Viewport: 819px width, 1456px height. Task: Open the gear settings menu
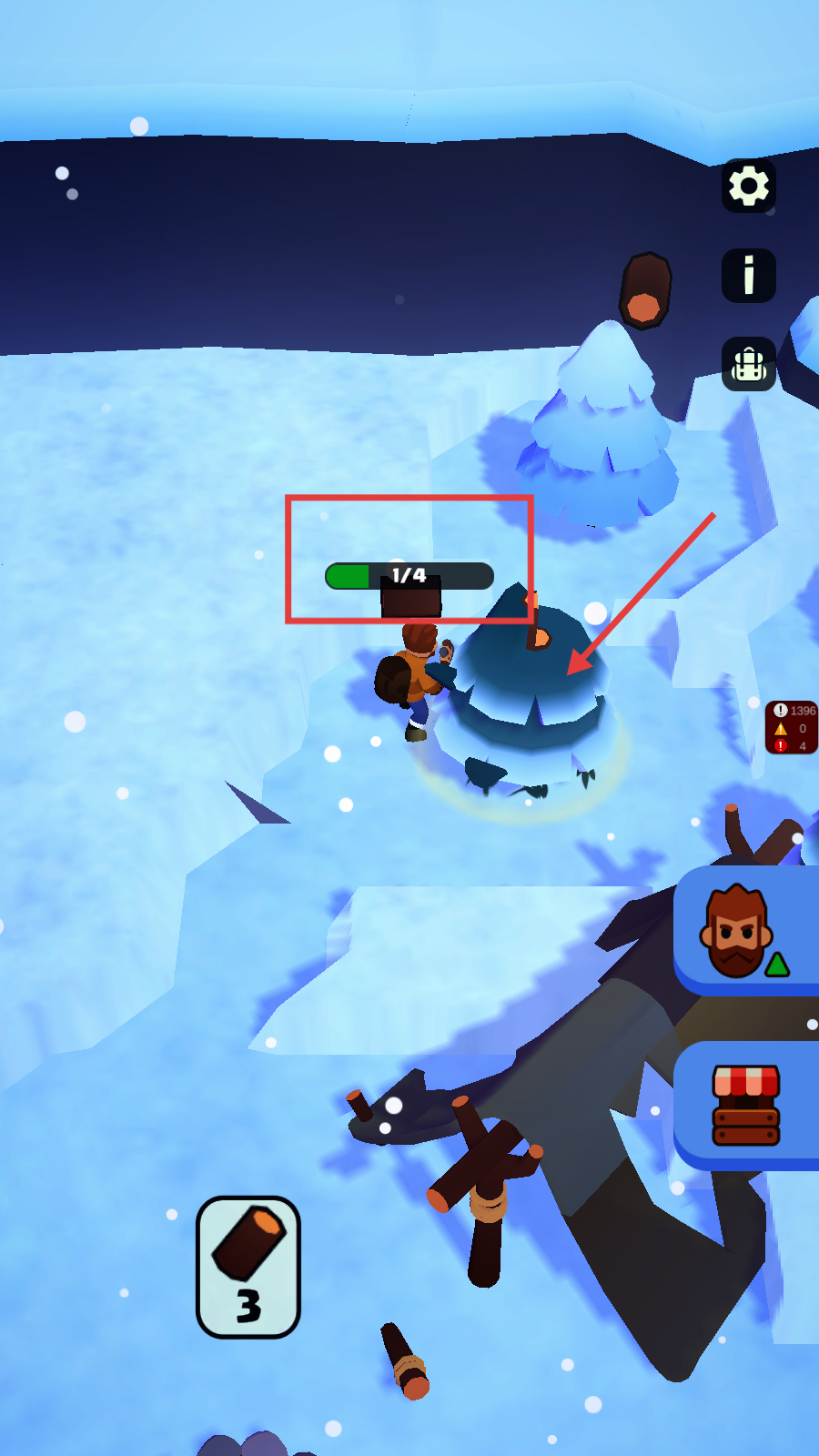tap(749, 187)
